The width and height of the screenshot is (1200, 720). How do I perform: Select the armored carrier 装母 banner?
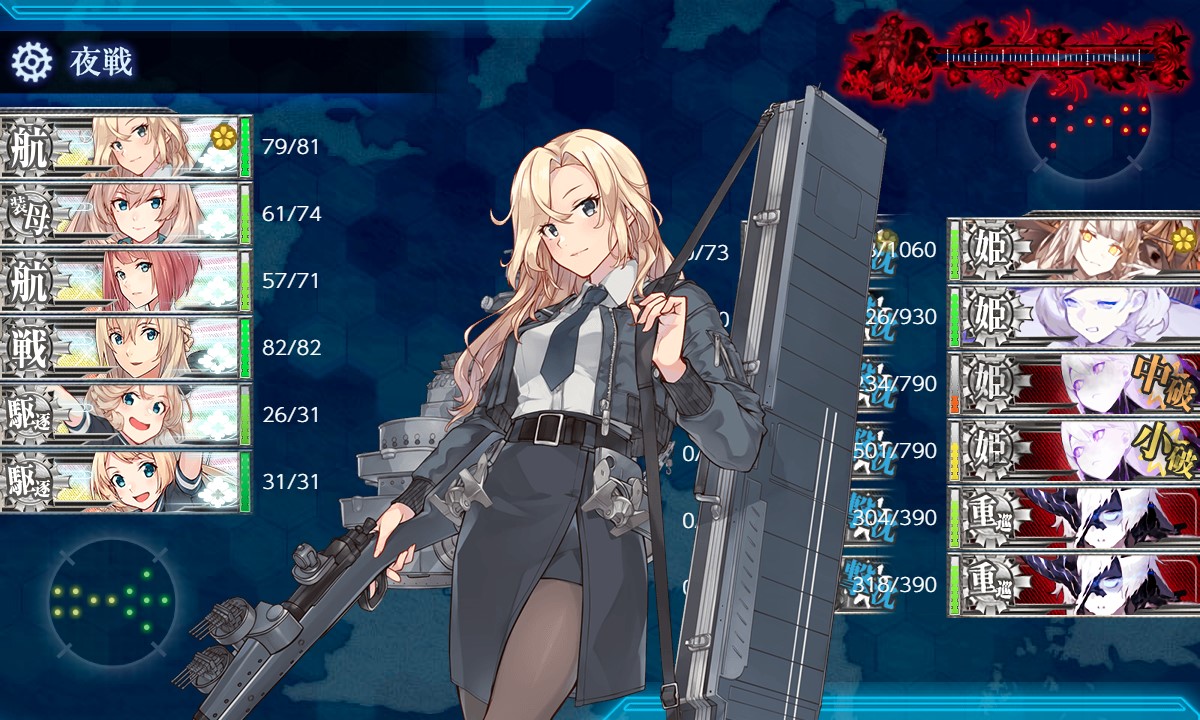tap(125, 214)
